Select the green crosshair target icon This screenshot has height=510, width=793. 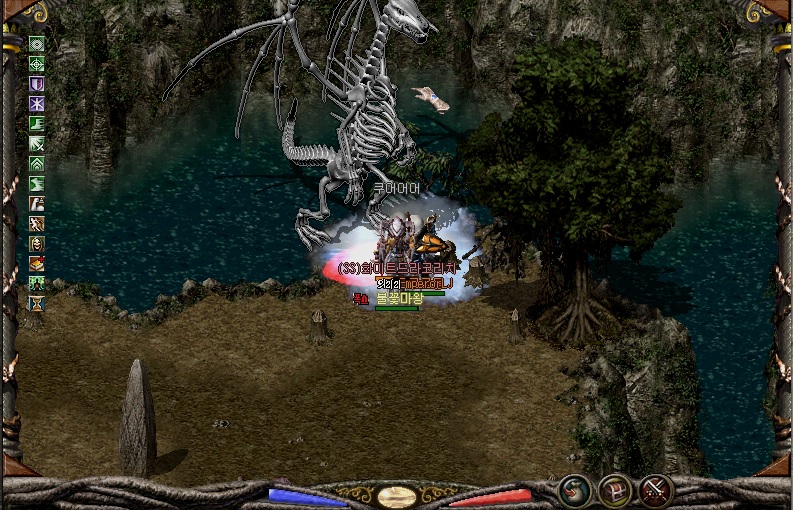[x=37, y=64]
